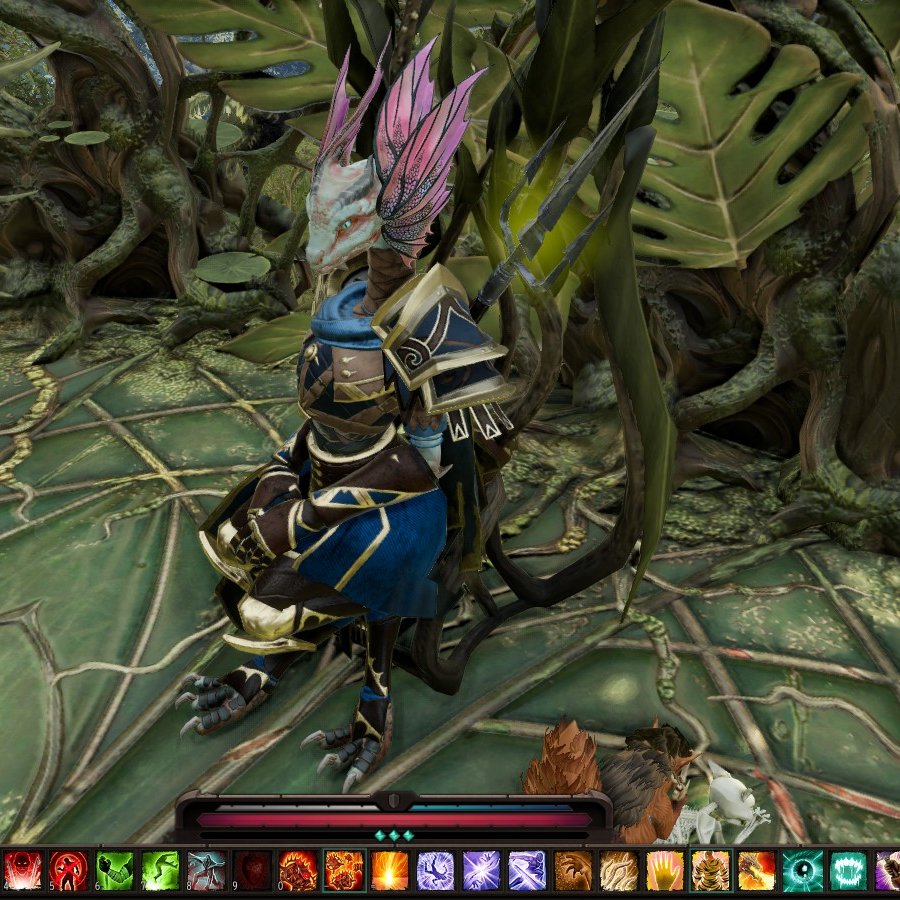The image size is (900, 900).
Task: Use the red crossed-out figure skill
Action: (x=68, y=871)
